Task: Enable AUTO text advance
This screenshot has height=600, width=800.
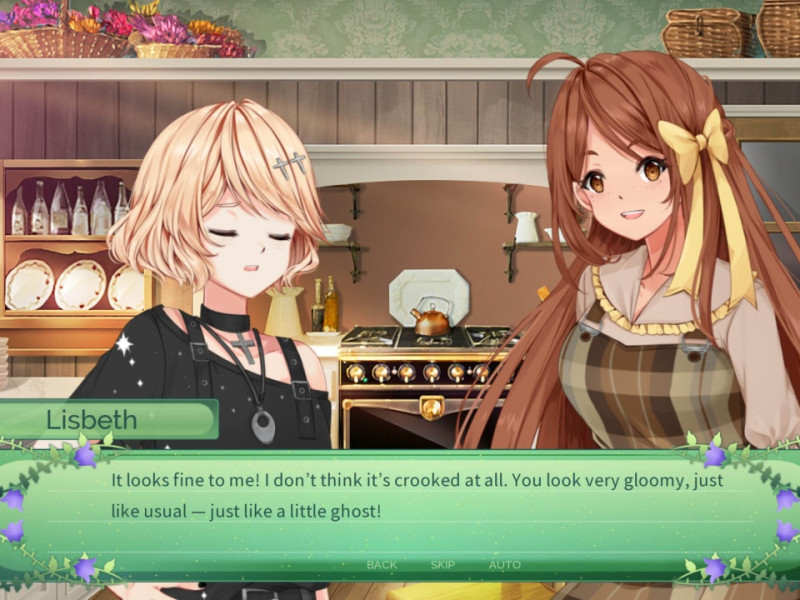Action: point(504,565)
